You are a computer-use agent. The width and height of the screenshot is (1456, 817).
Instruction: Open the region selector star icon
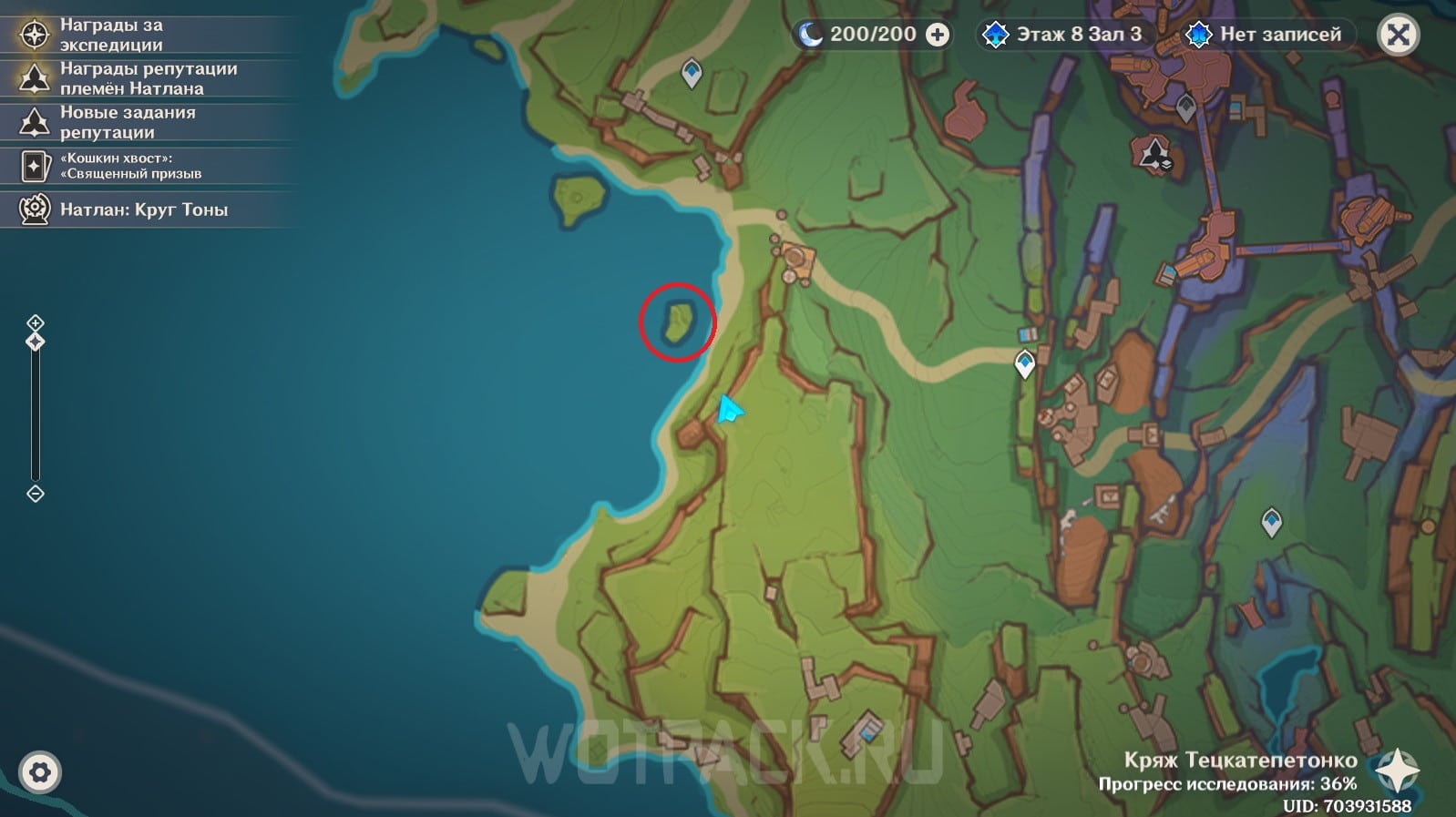(1397, 771)
